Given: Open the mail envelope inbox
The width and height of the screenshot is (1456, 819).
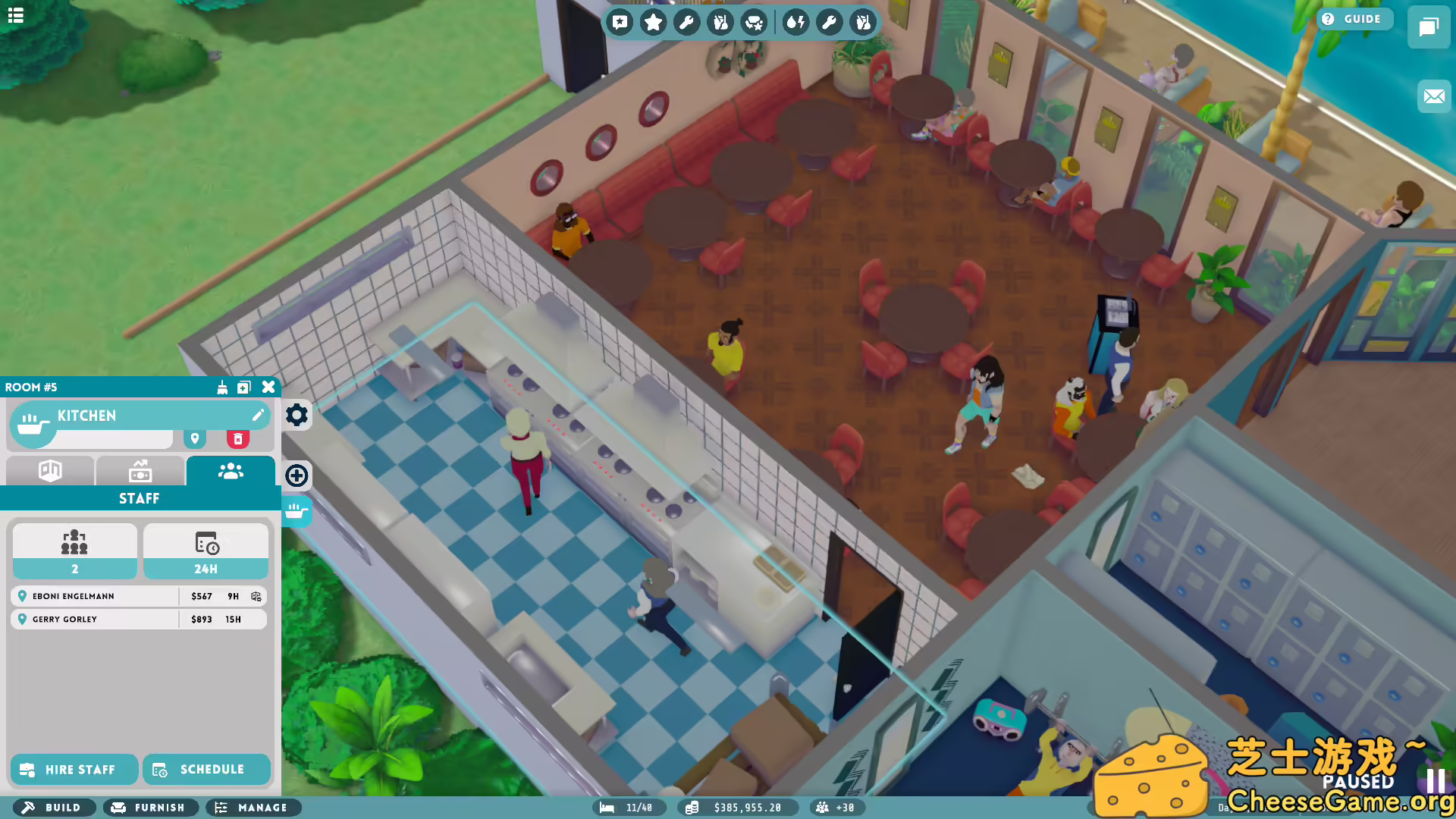Looking at the screenshot, I should click(1433, 96).
